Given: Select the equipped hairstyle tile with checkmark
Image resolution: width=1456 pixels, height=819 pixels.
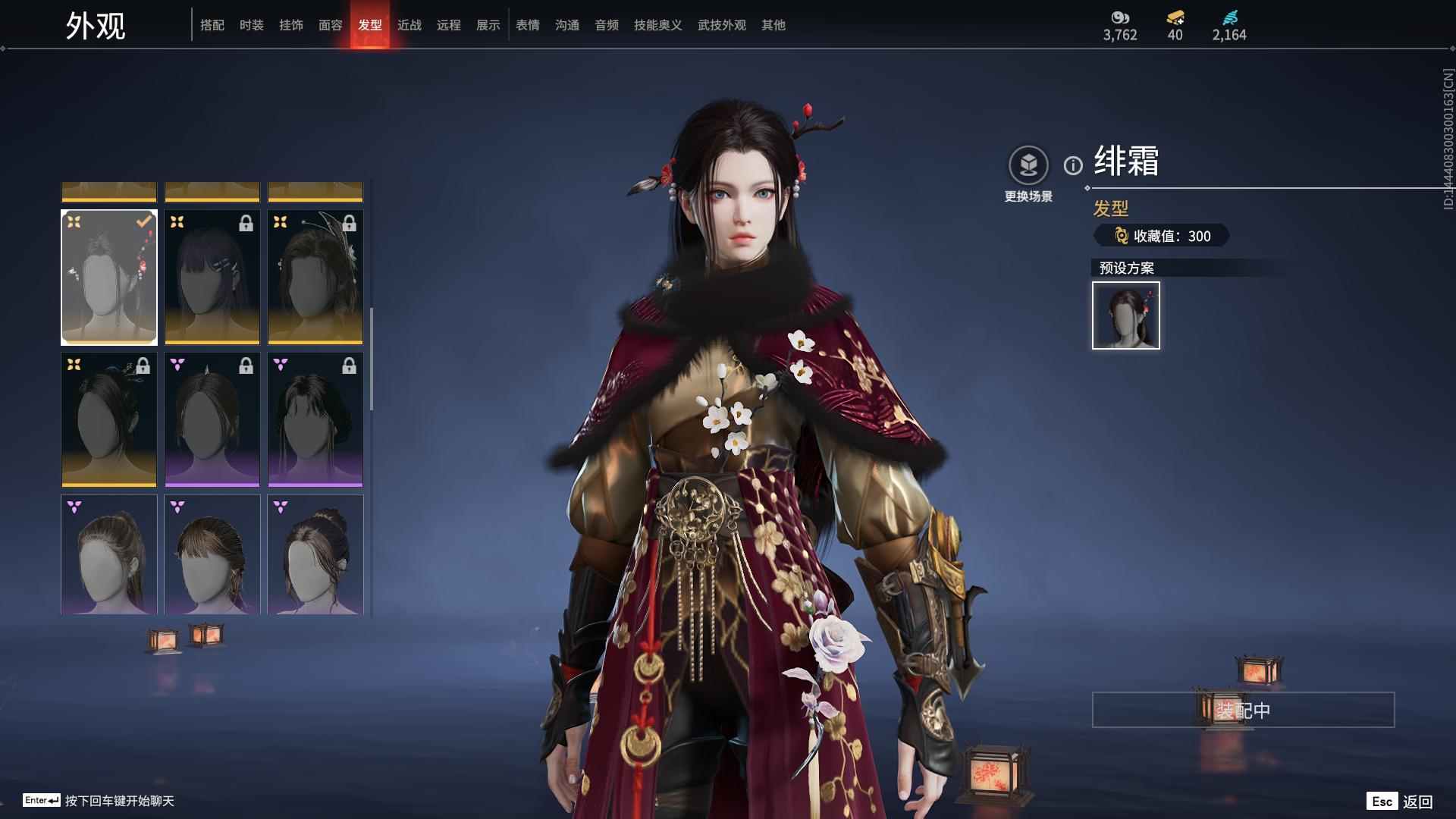Looking at the screenshot, I should tap(109, 278).
